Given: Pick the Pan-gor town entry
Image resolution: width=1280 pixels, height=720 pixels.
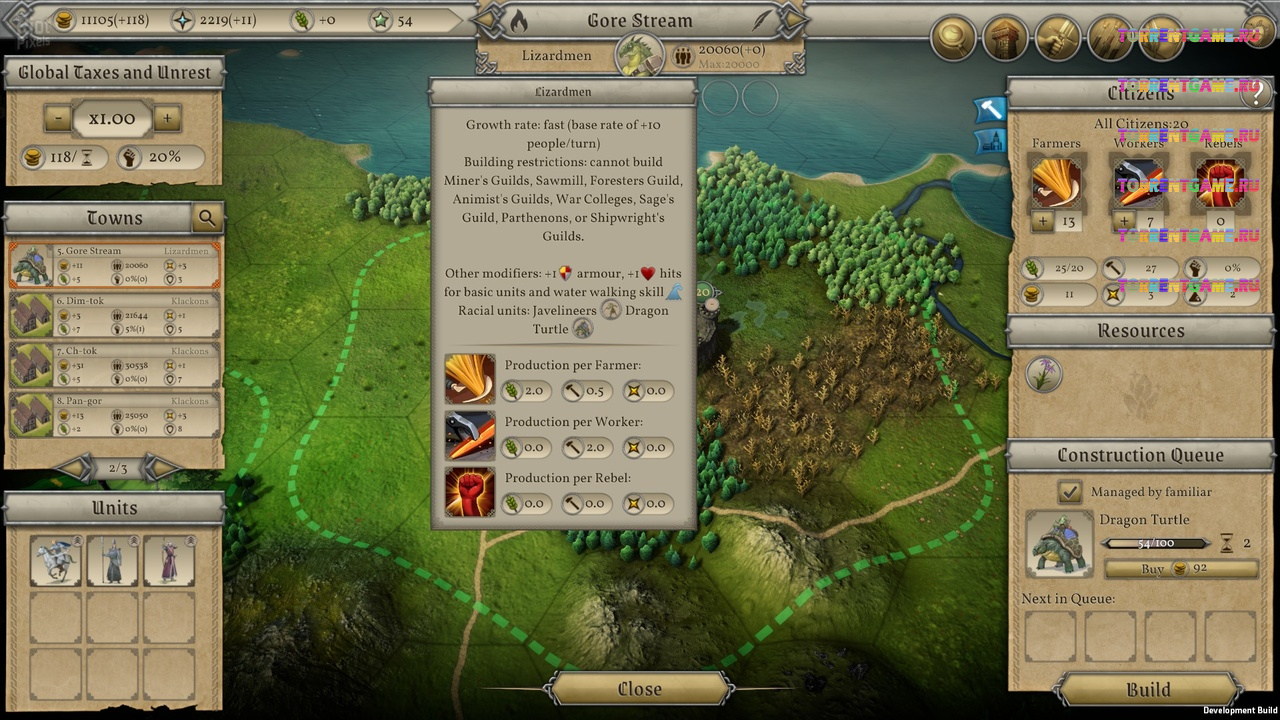Looking at the screenshot, I should pos(115,415).
